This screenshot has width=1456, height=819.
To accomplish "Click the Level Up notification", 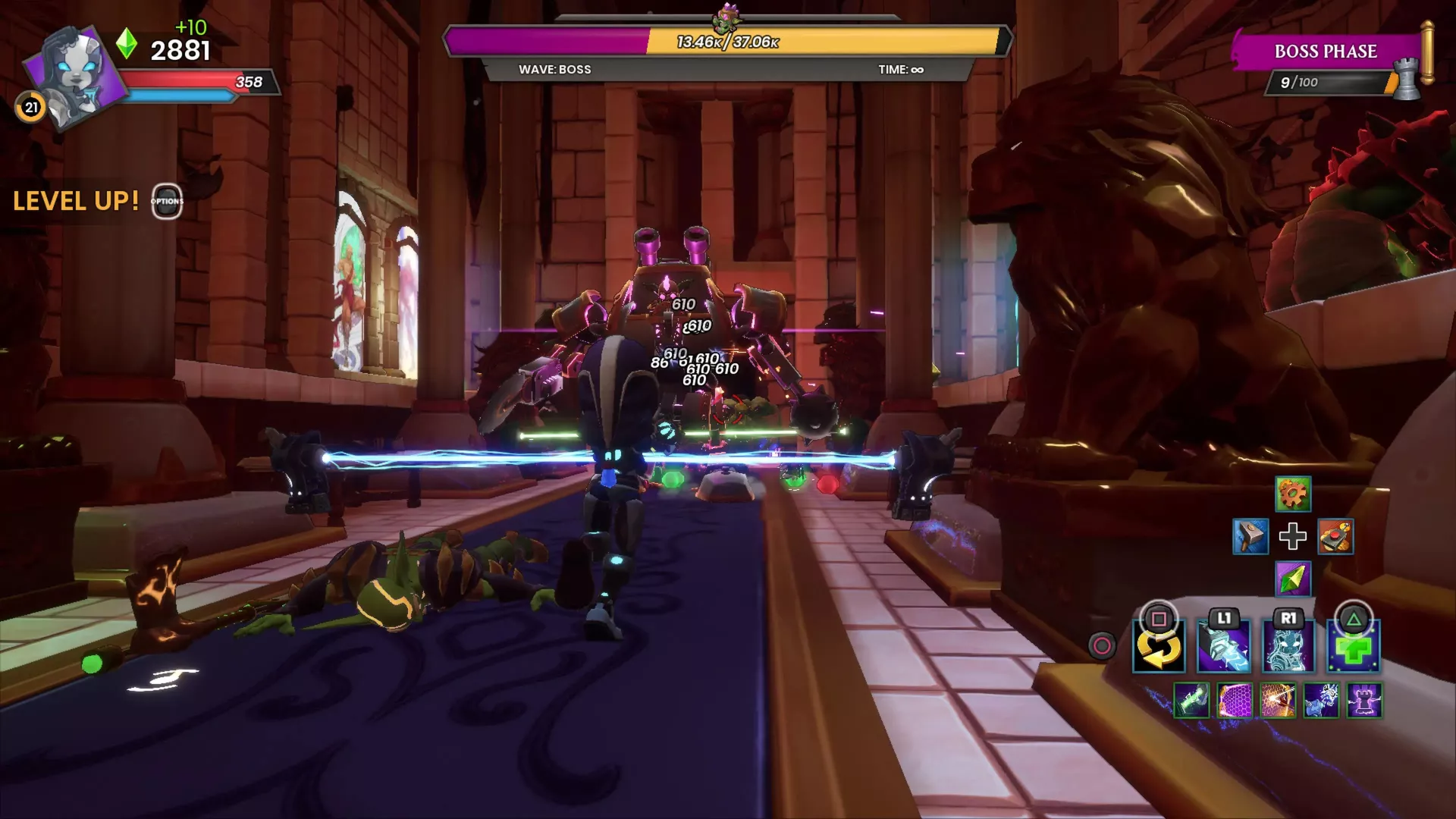I will 76,201.
